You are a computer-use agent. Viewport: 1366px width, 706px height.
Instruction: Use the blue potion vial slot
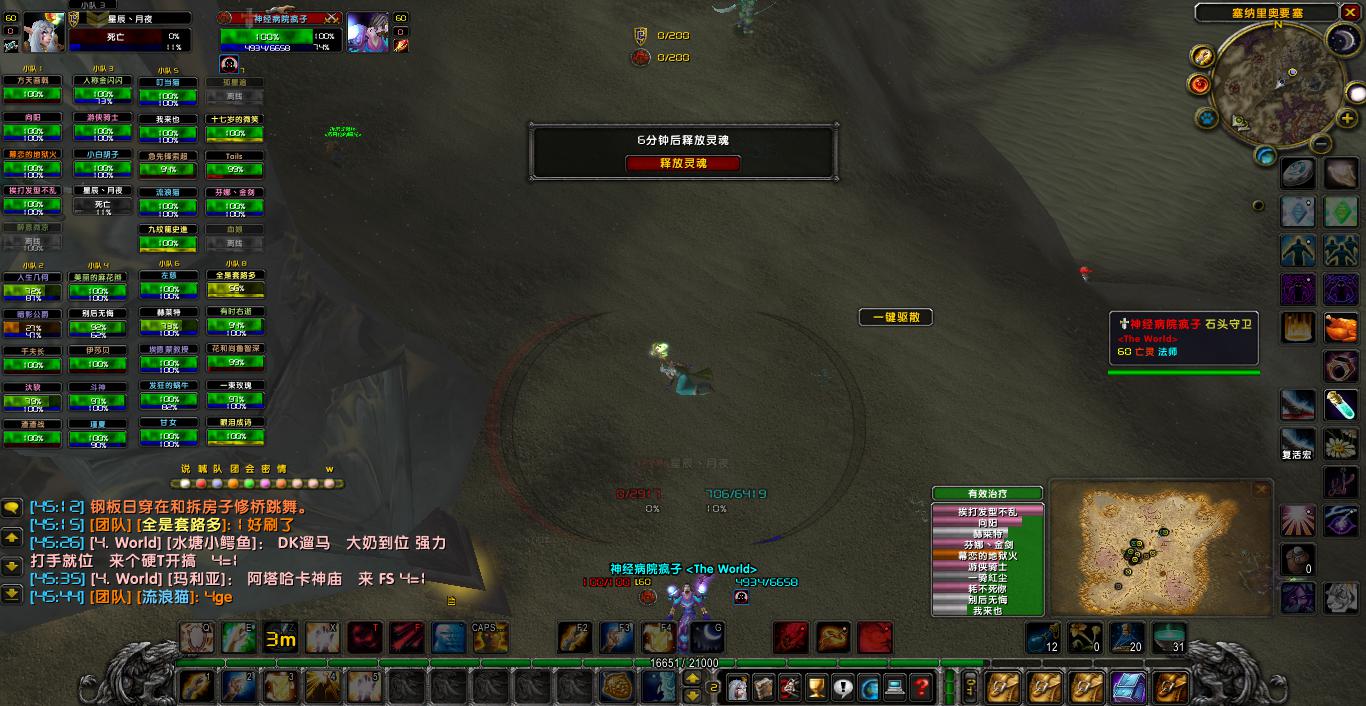[x=1341, y=405]
